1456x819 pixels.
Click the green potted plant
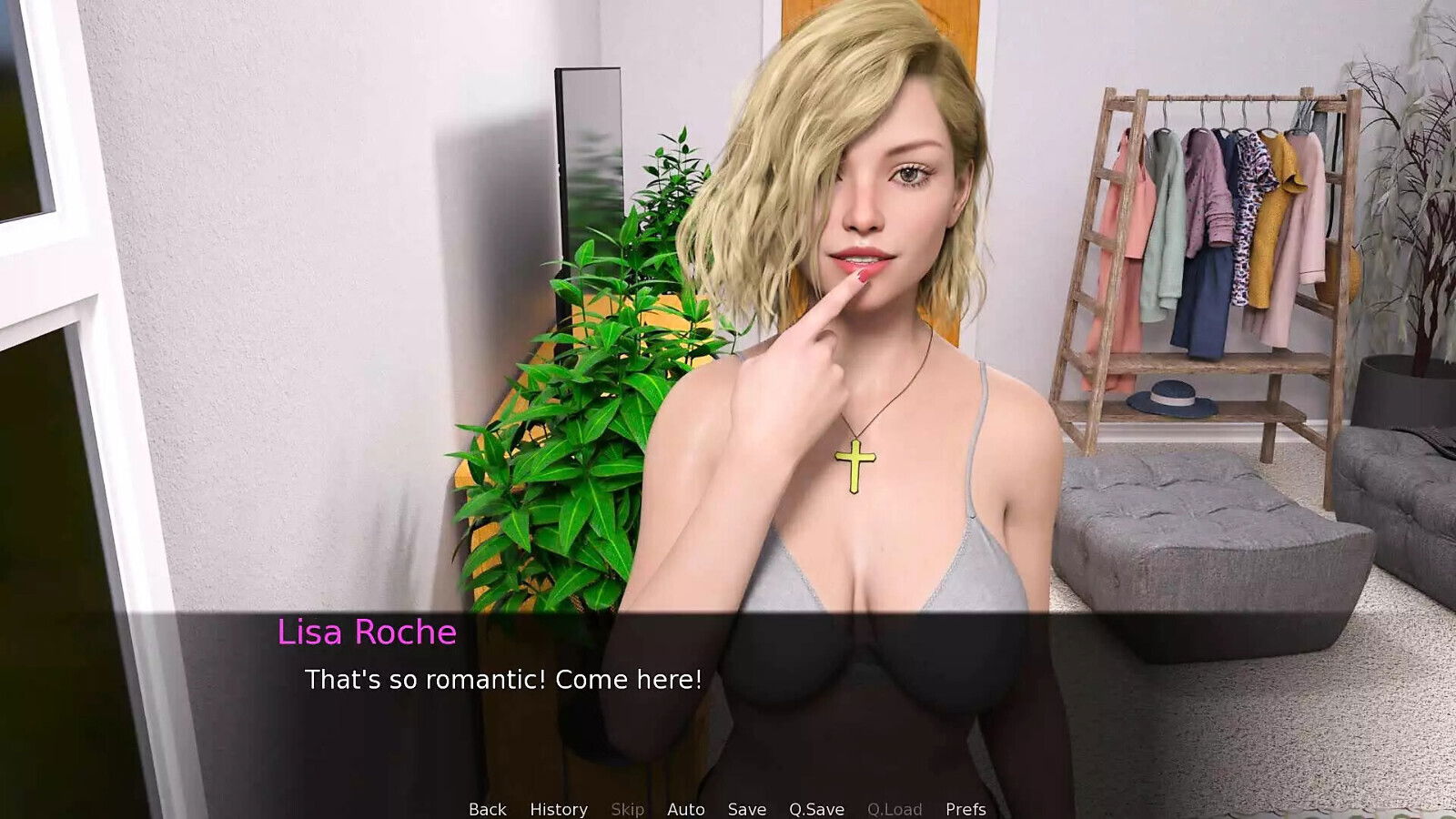tap(582, 409)
